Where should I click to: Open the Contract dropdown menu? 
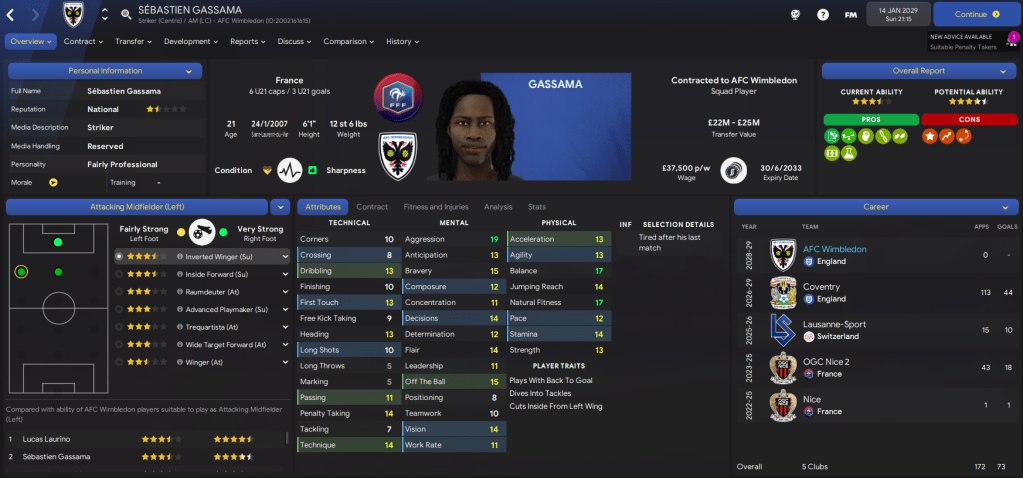(x=83, y=42)
